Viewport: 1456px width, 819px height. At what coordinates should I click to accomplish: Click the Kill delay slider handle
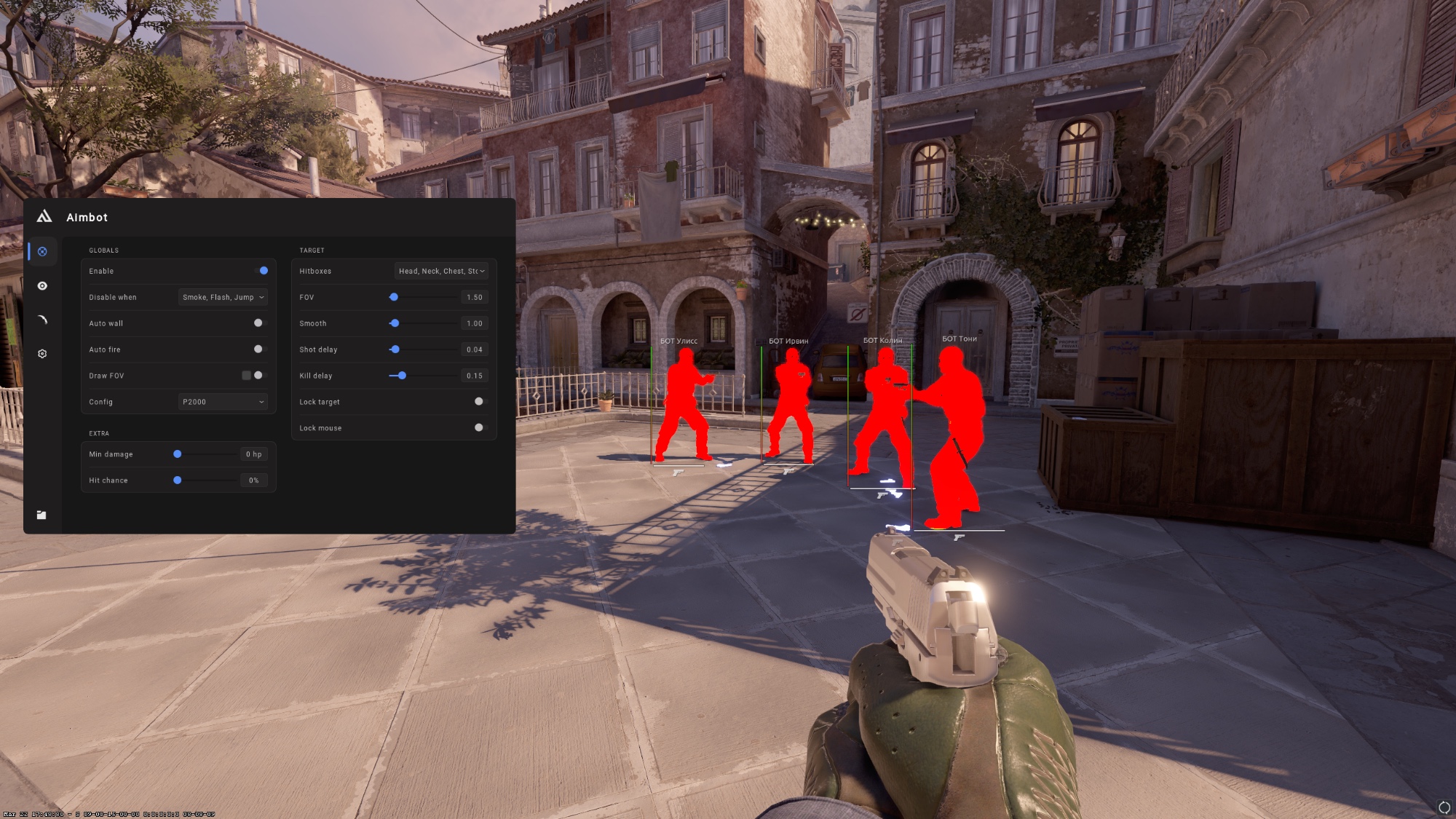tap(403, 376)
